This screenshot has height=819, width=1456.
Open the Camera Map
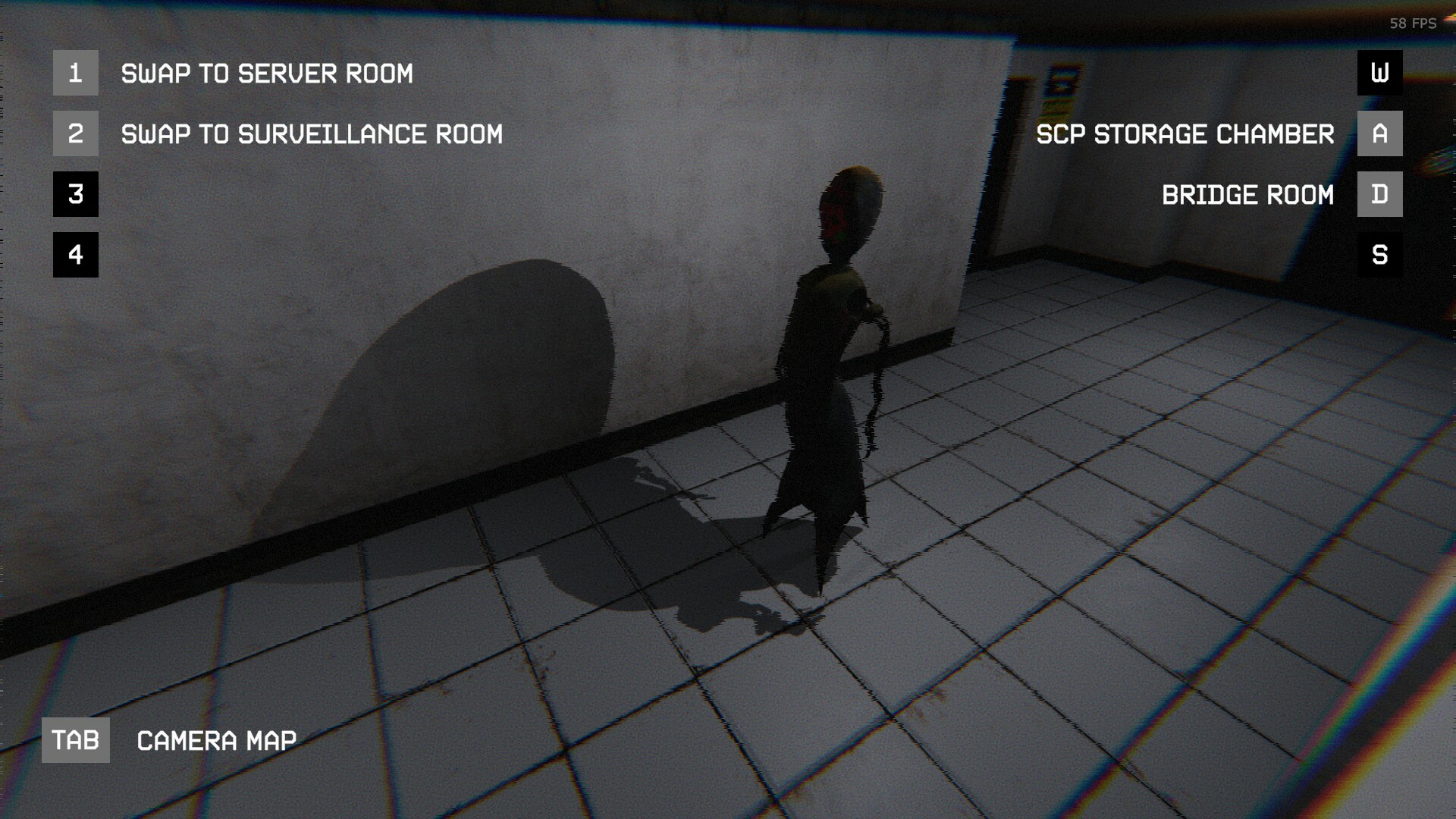click(x=216, y=740)
